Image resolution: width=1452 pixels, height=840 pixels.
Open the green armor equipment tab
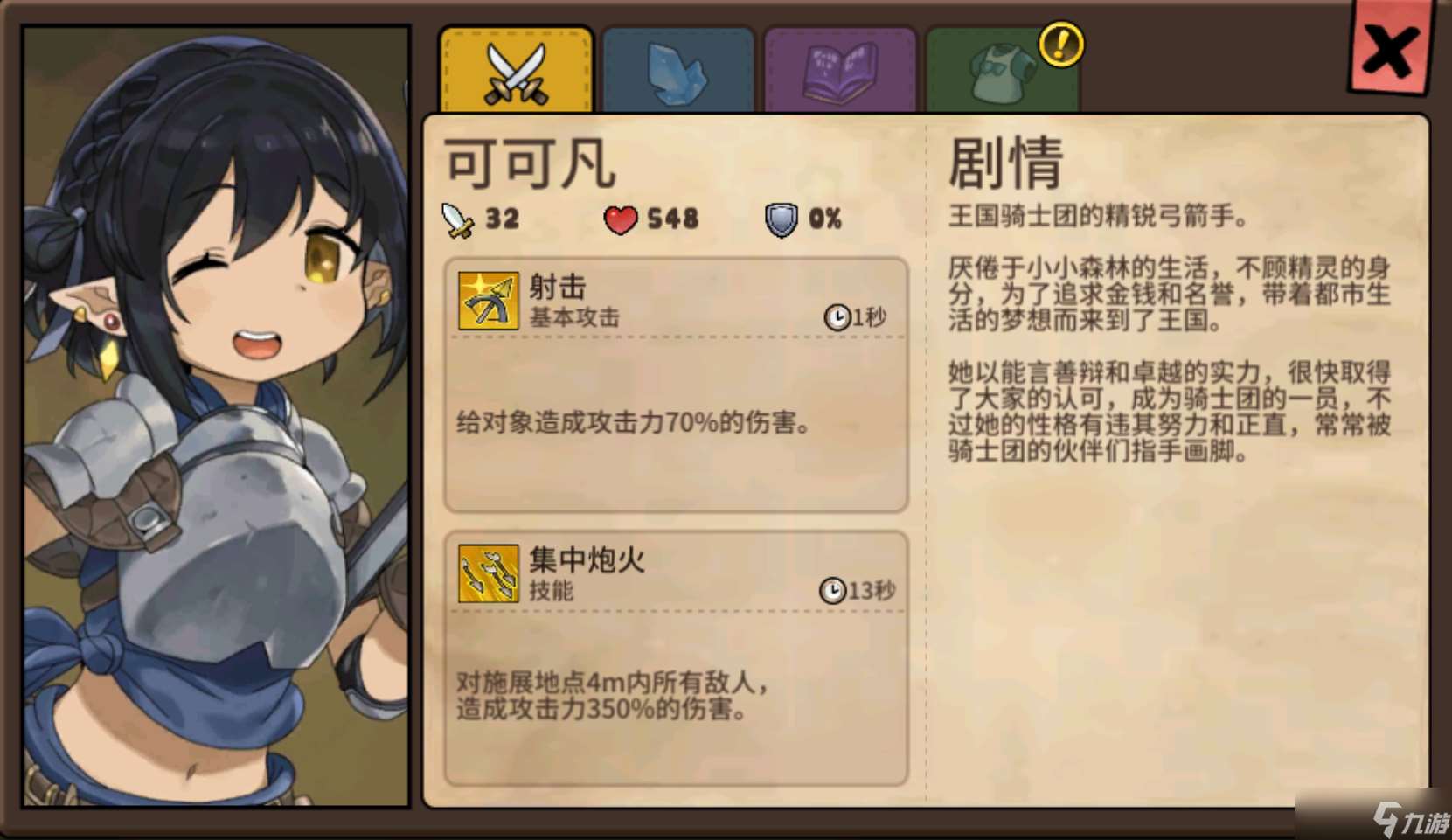(x=1002, y=67)
